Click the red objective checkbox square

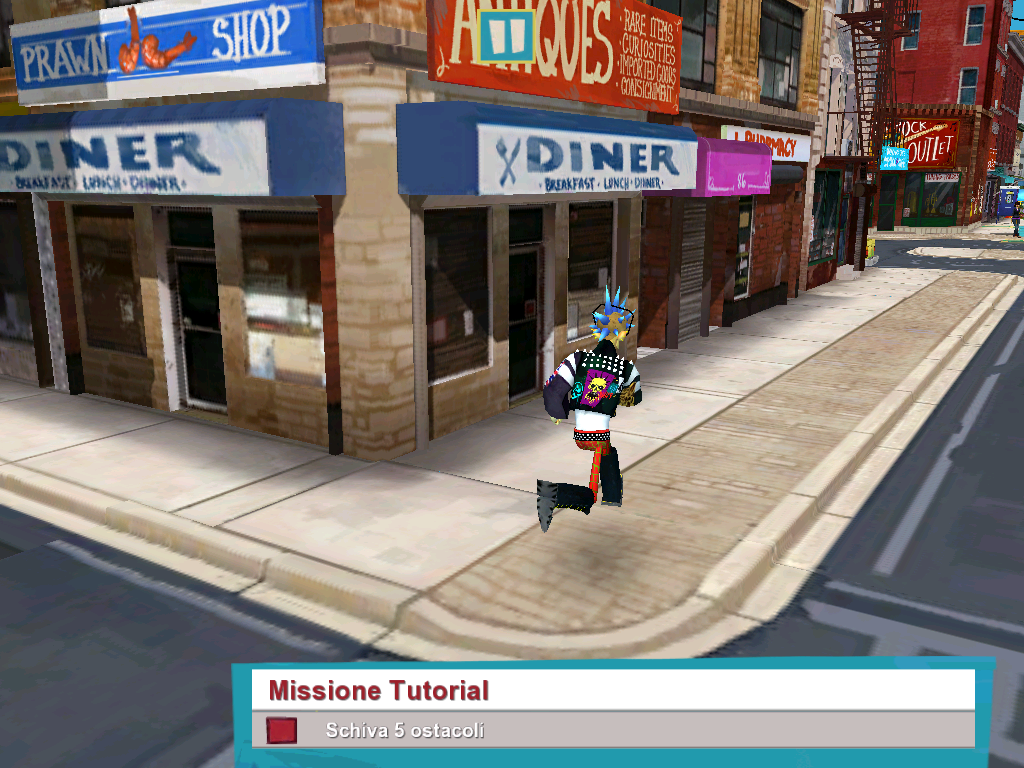coord(281,731)
